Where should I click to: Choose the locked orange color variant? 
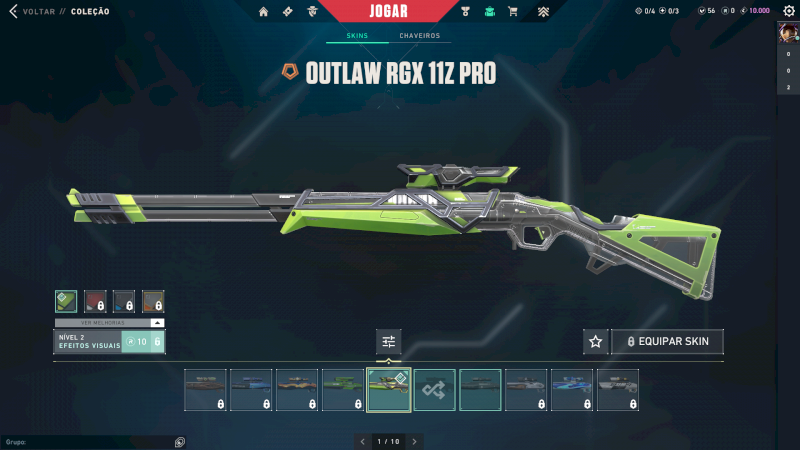point(153,301)
